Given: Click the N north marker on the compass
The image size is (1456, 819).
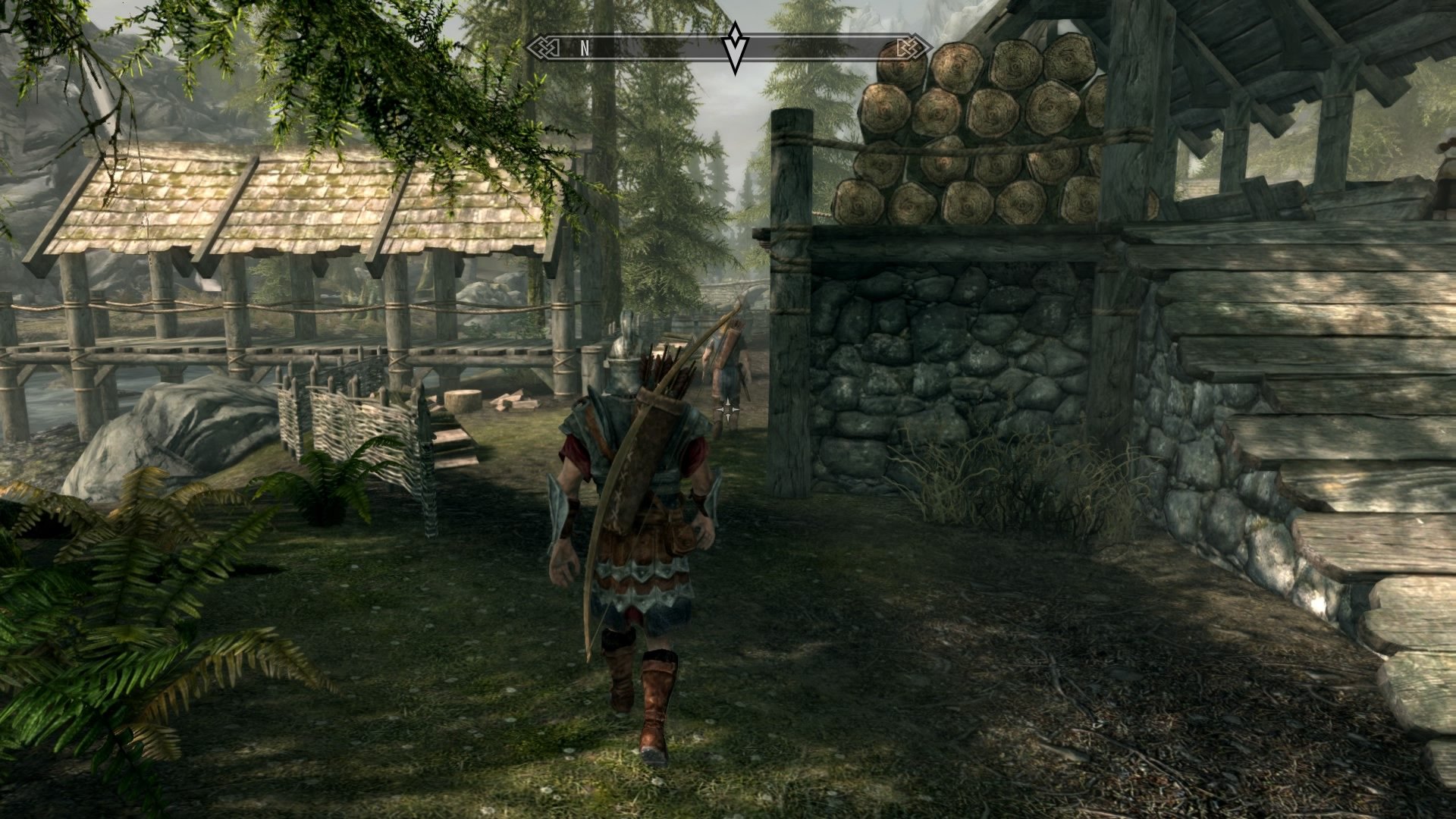Looking at the screenshot, I should click(584, 47).
